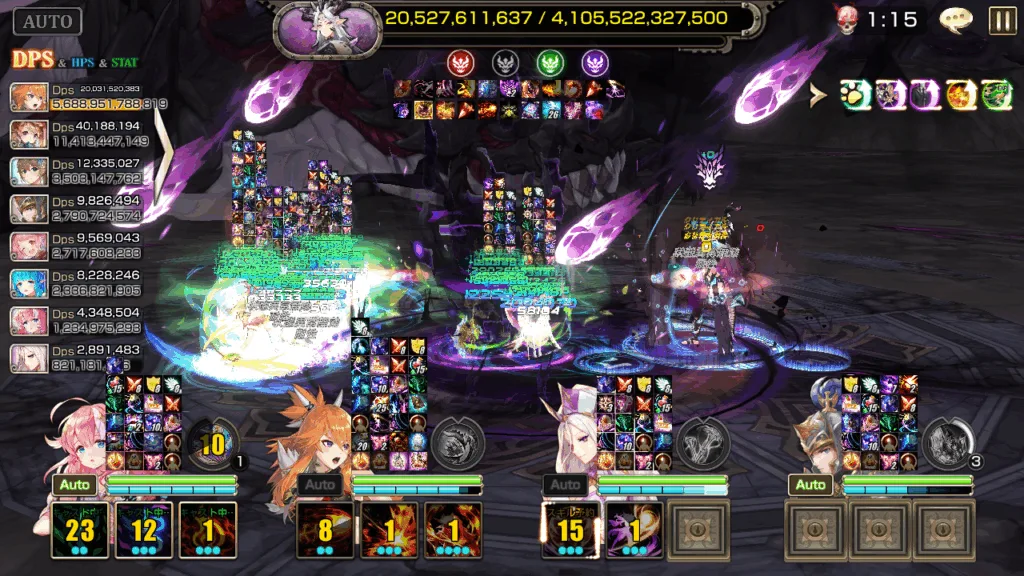1024x576 pixels.
Task: Toggle Auto for the pink-haired hero
Action: tap(76, 485)
